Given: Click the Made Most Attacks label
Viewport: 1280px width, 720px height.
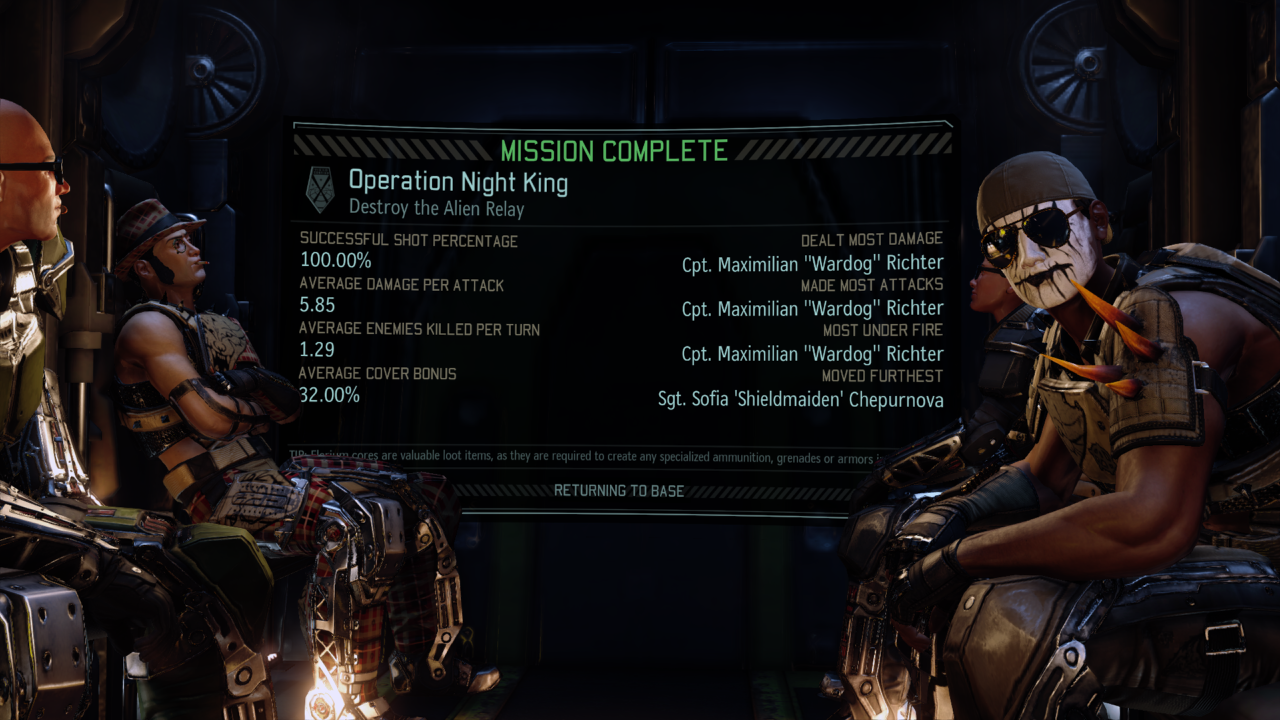Looking at the screenshot, I should point(873,285).
